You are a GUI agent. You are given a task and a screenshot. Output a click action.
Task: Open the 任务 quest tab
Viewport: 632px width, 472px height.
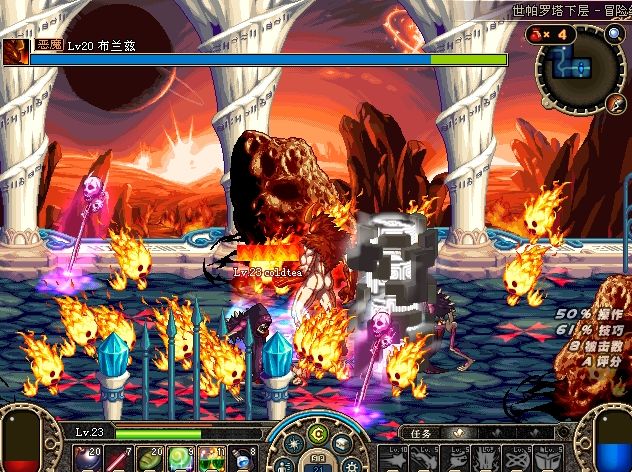pos(420,434)
